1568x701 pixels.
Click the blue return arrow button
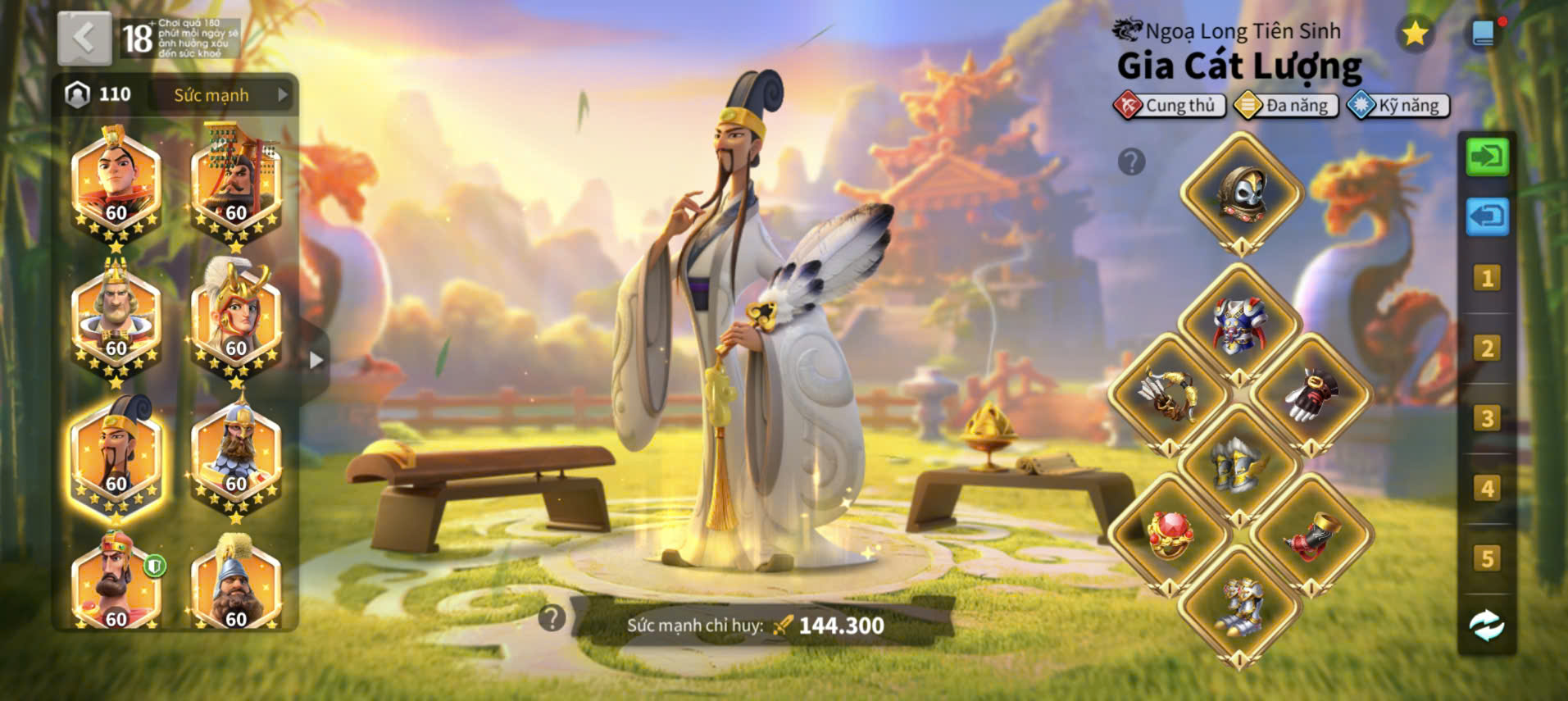click(x=1487, y=216)
